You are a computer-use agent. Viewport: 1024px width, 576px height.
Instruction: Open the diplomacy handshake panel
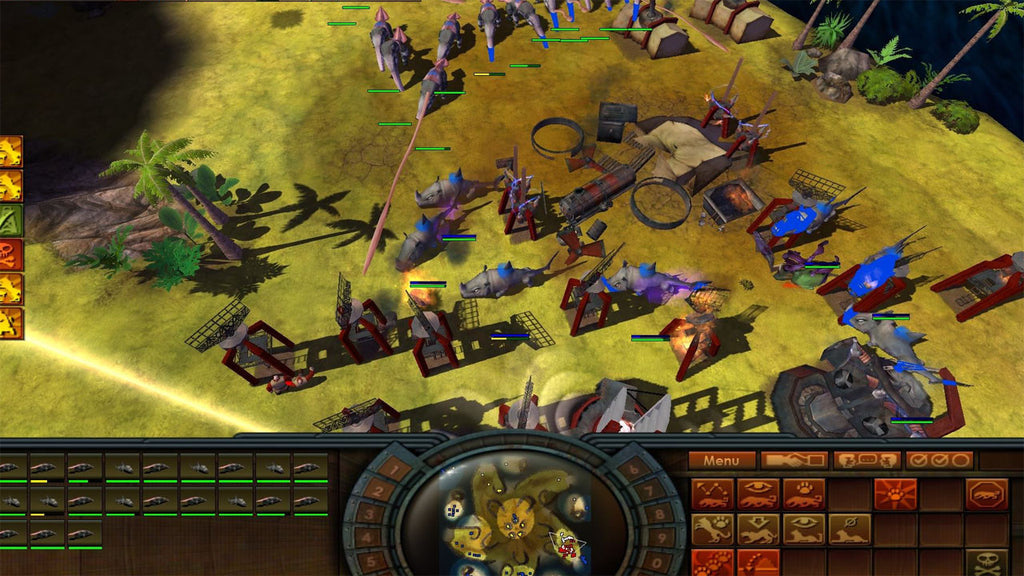(794, 461)
